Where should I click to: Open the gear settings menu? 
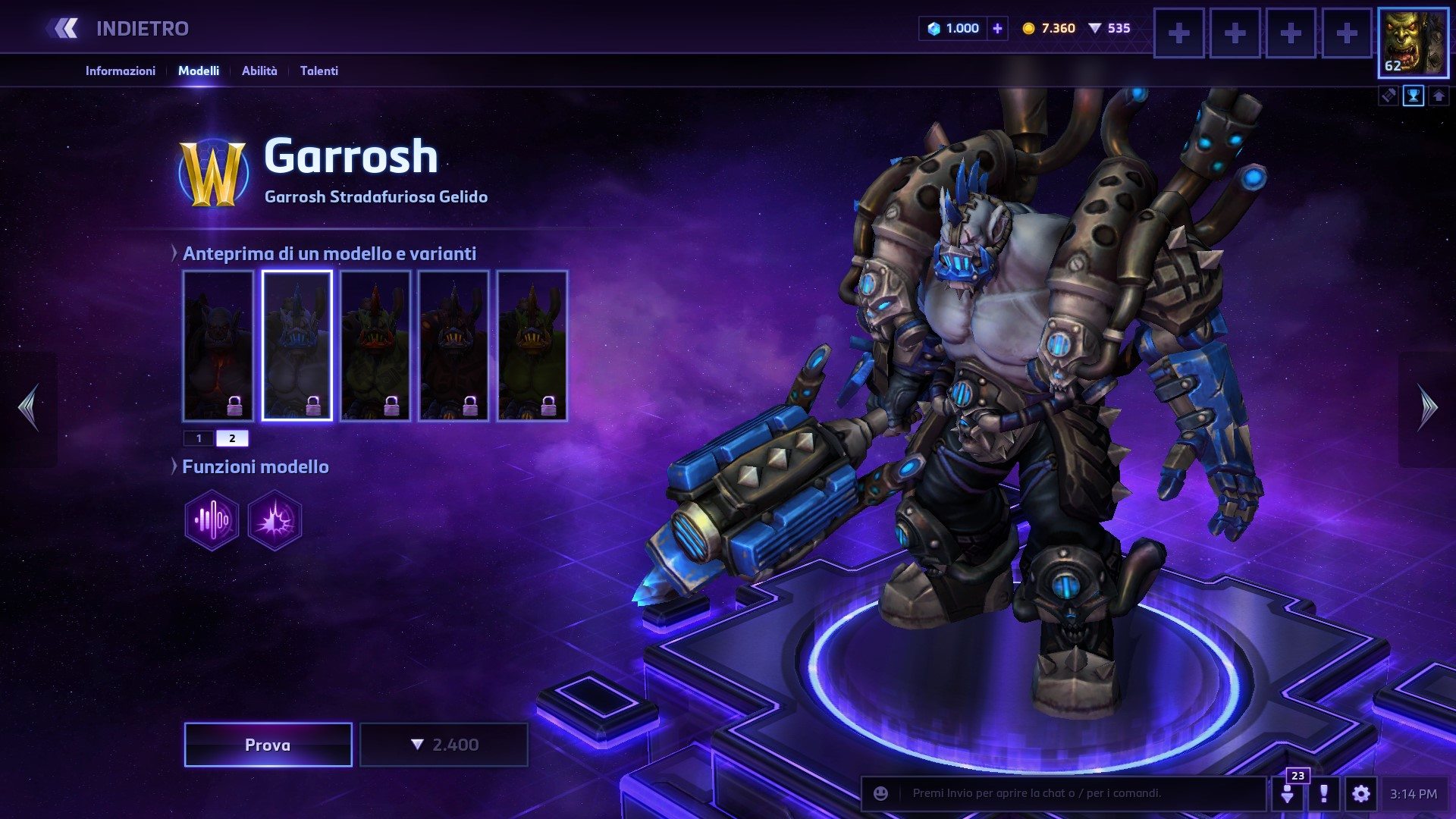(x=1360, y=794)
